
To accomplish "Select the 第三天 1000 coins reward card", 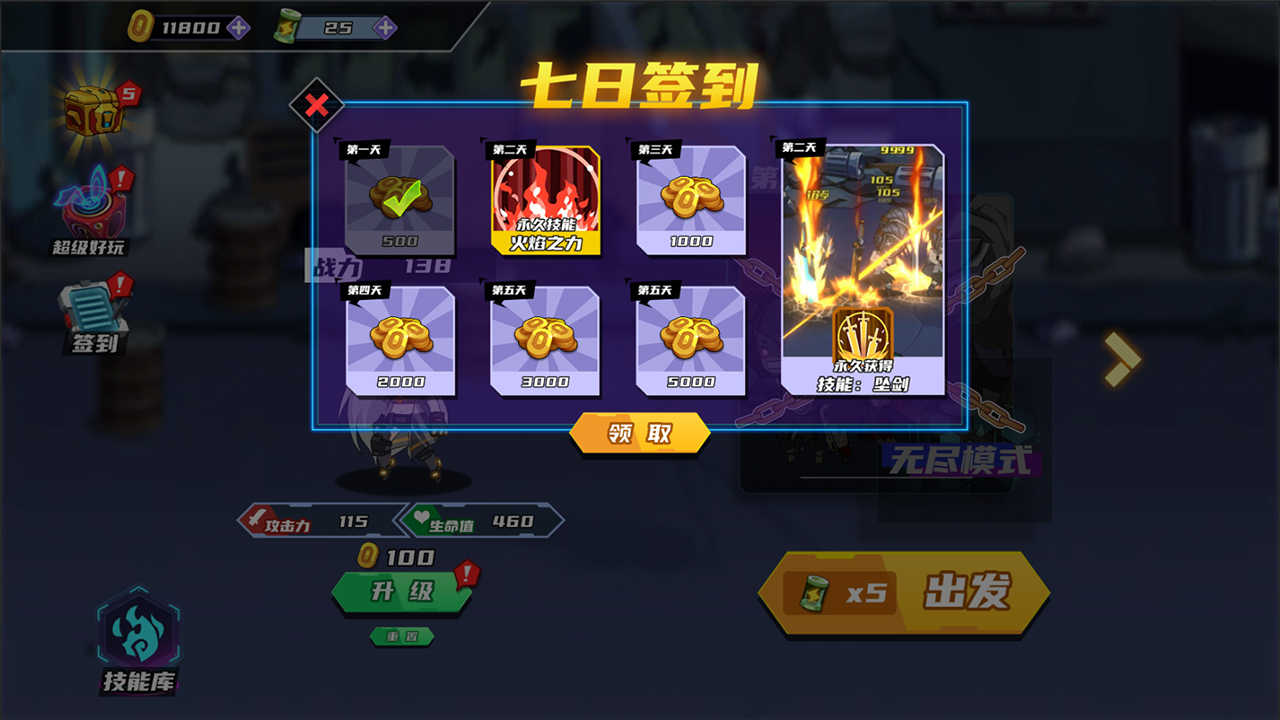I will [x=692, y=200].
